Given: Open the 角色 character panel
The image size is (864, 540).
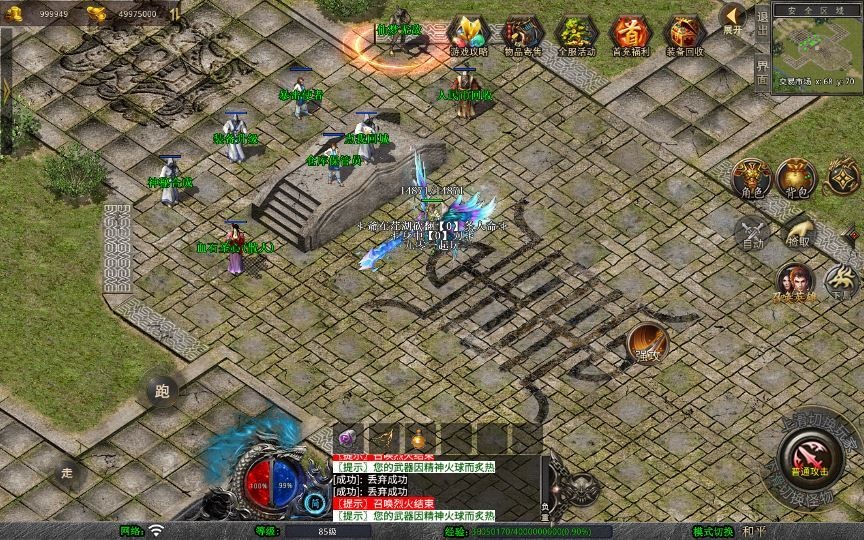Looking at the screenshot, I should tap(751, 180).
